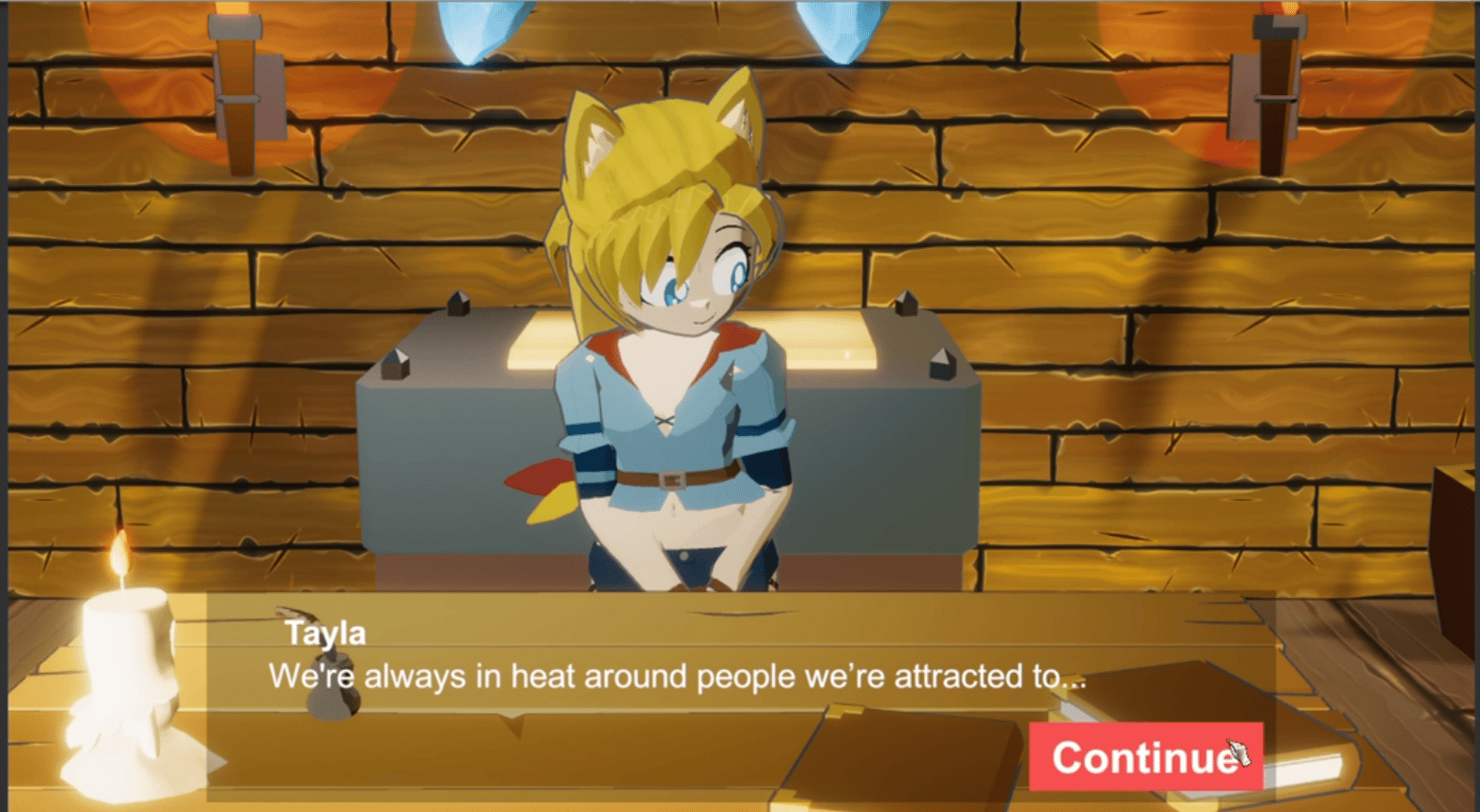Viewport: 1480px width, 812px height.
Task: Continue the dialogue with Tayla
Action: tap(1144, 757)
